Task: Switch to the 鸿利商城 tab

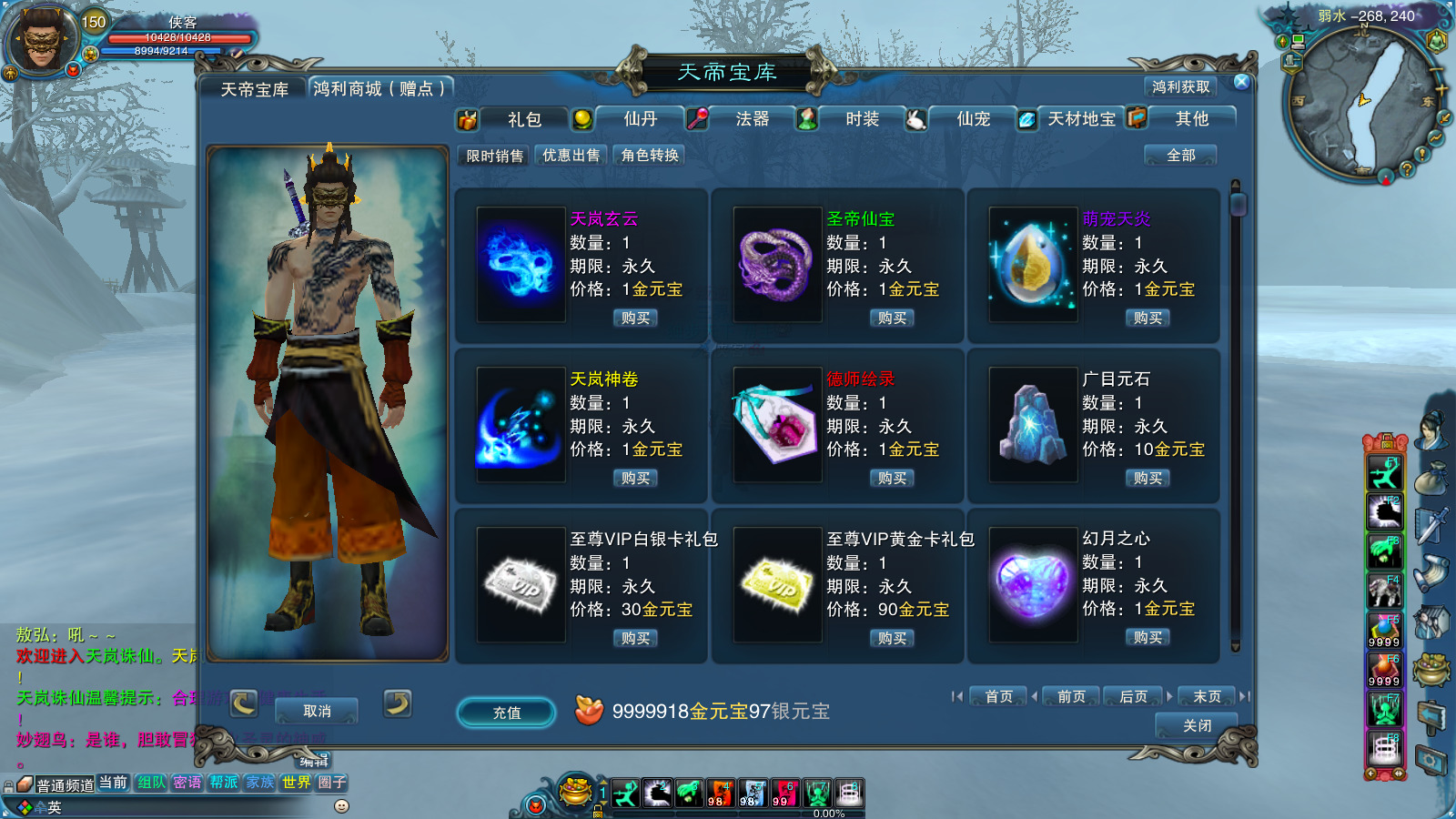Action: coord(379,89)
